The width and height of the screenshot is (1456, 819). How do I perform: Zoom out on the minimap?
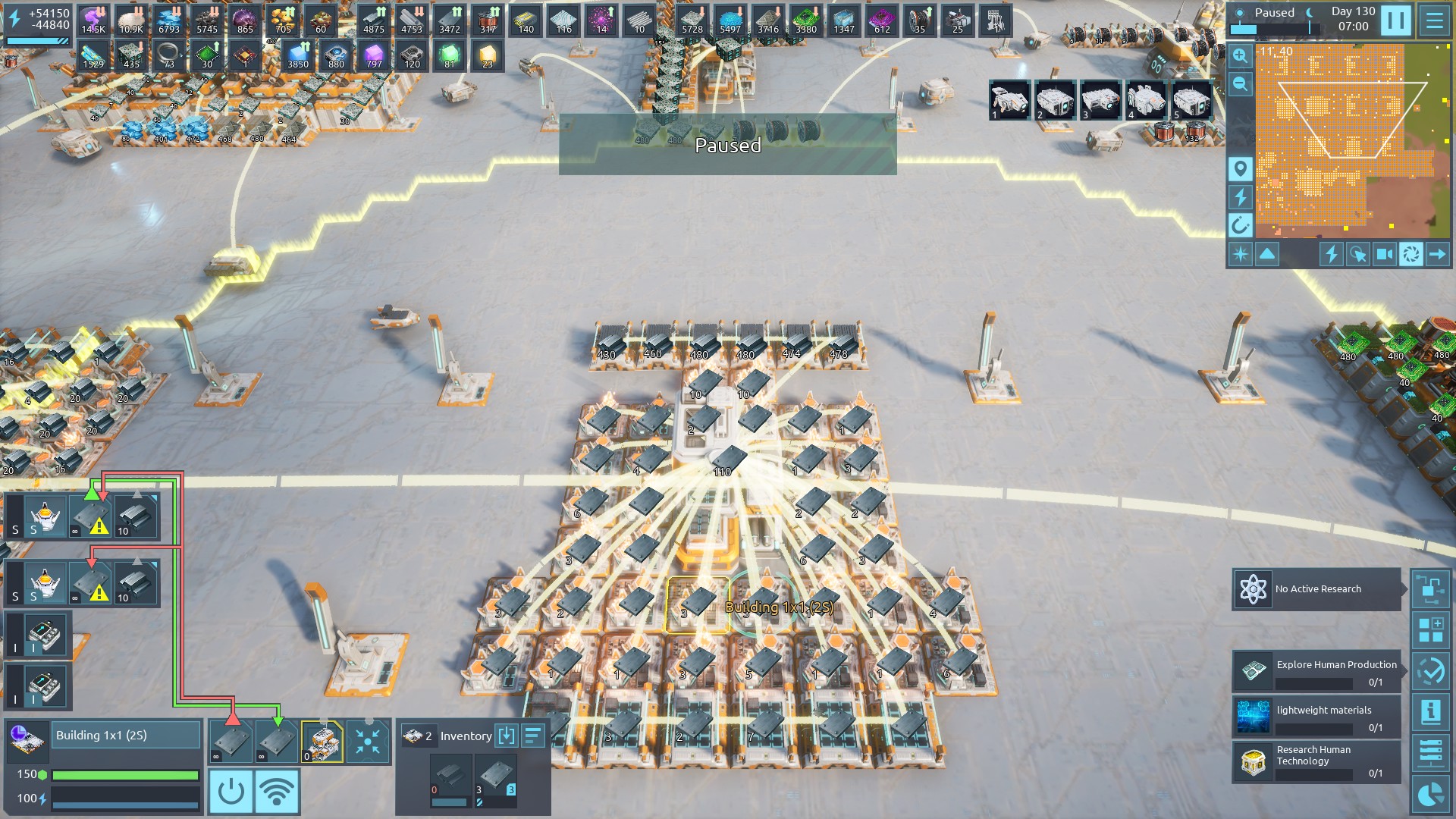click(1240, 83)
